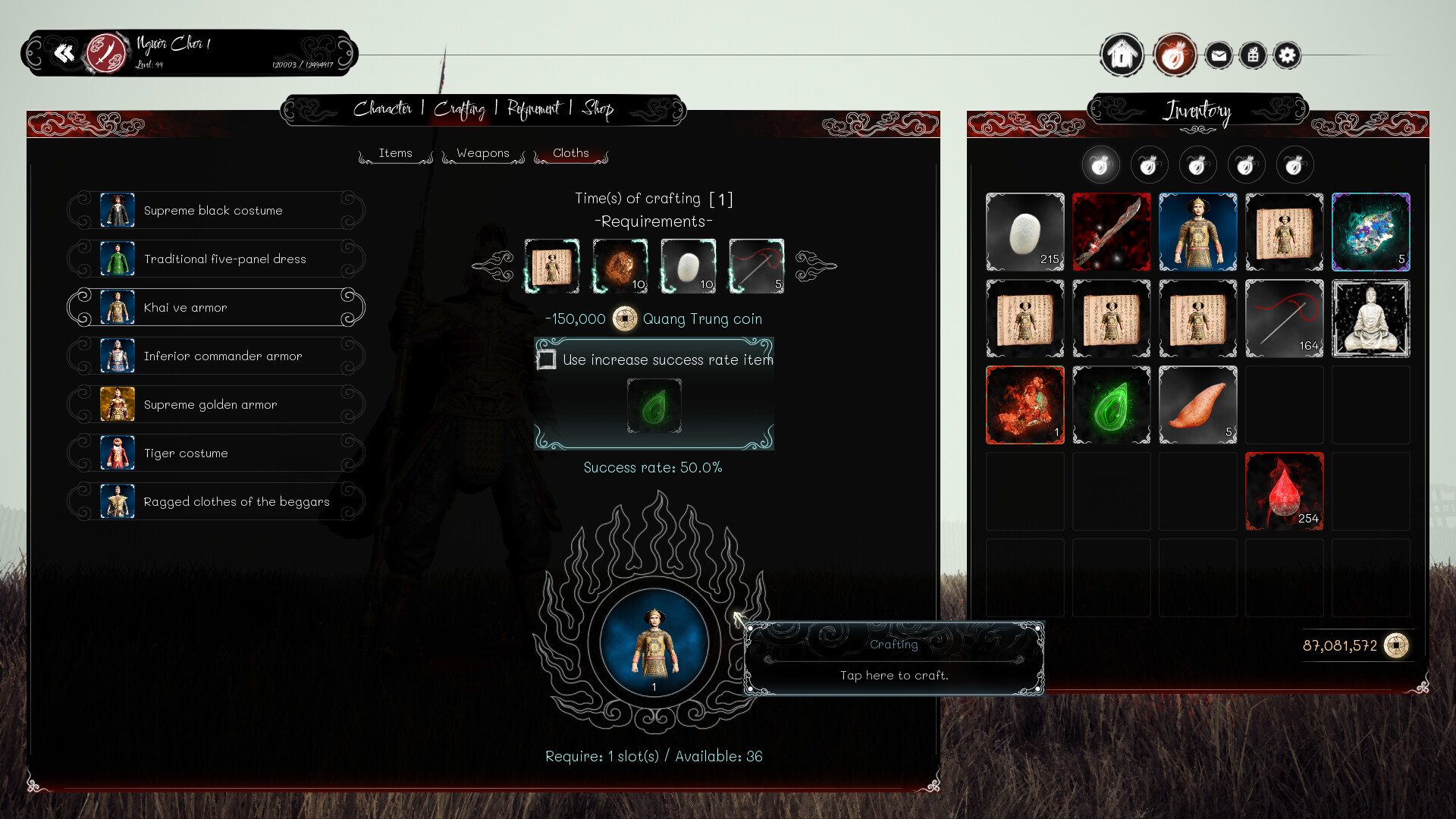Select the home icon in top bar
Image resolution: width=1456 pixels, height=819 pixels.
pos(1122,55)
